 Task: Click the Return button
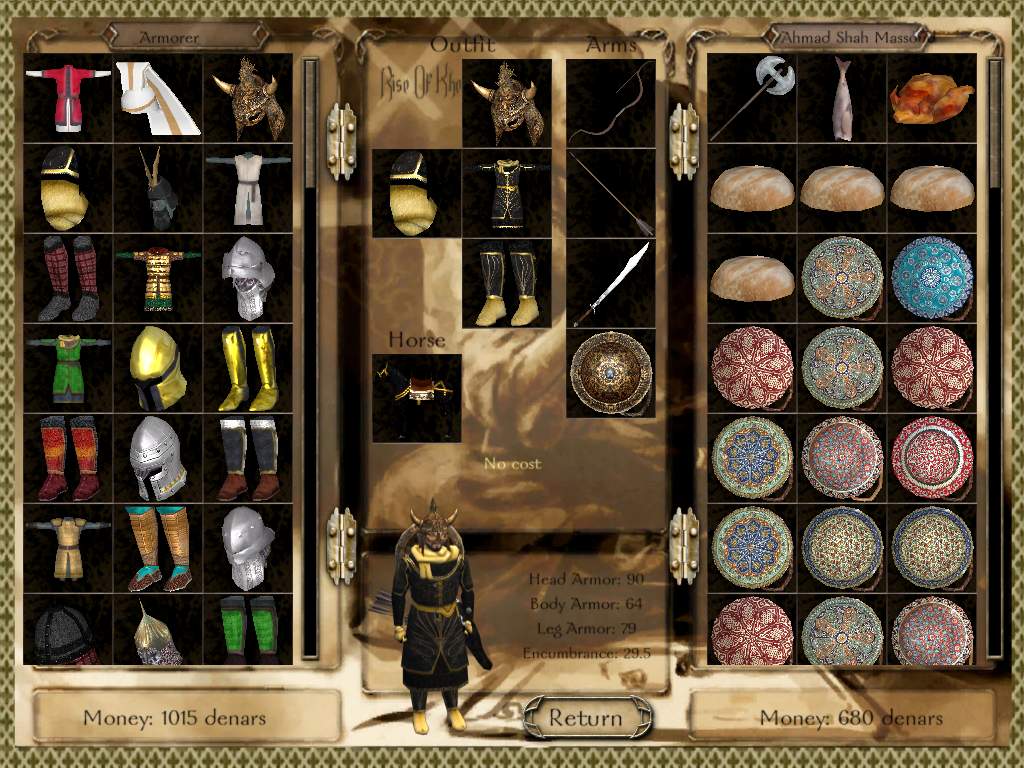586,716
